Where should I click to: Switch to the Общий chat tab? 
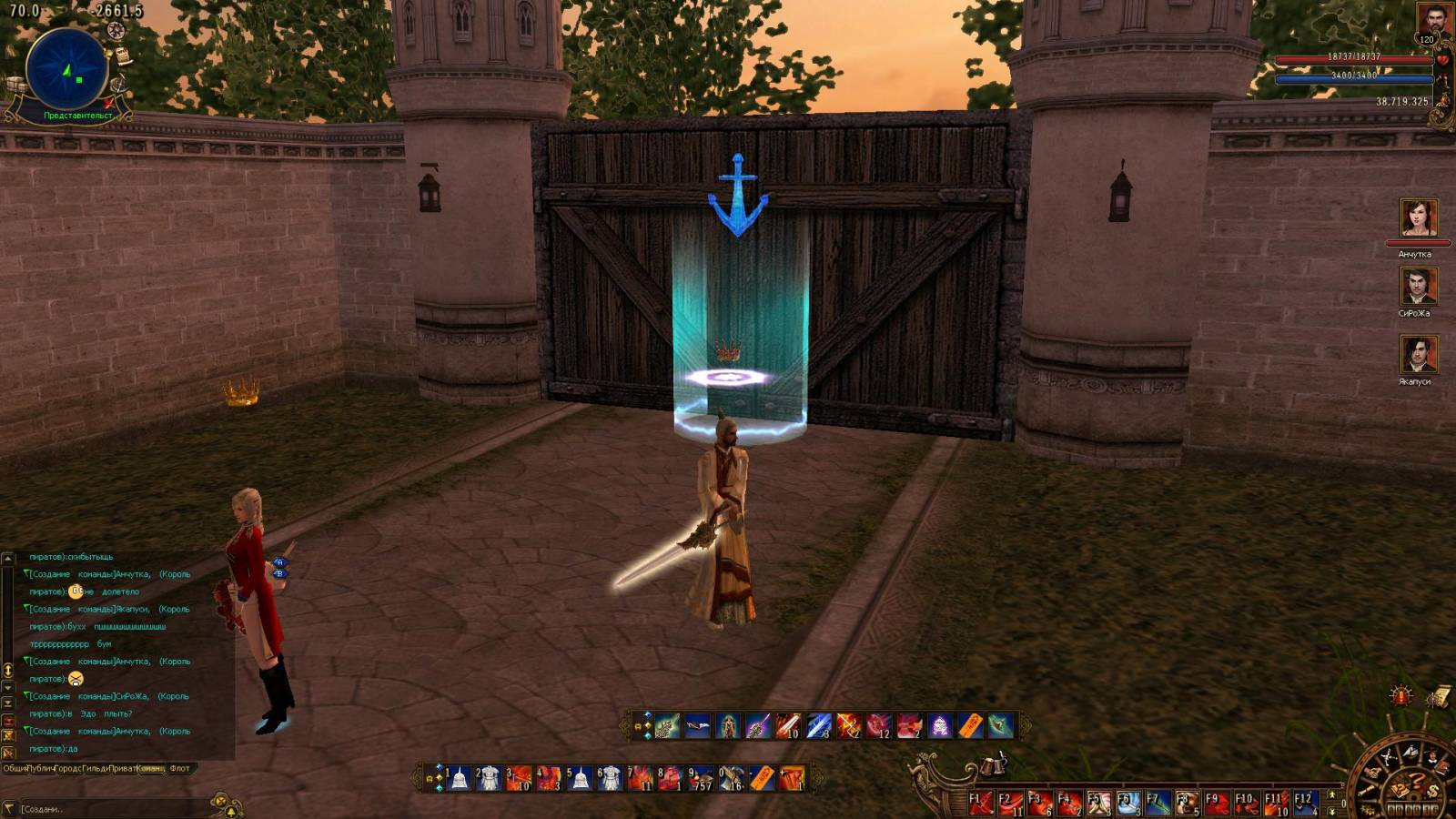tap(14, 769)
